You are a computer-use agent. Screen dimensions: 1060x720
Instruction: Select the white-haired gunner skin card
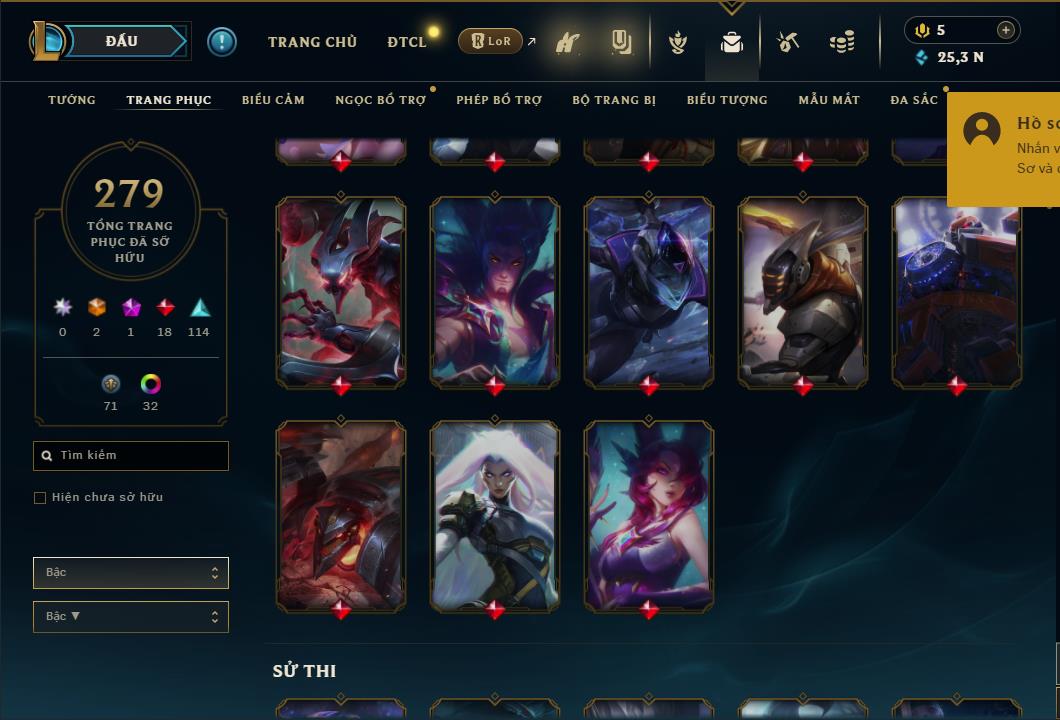pos(495,513)
